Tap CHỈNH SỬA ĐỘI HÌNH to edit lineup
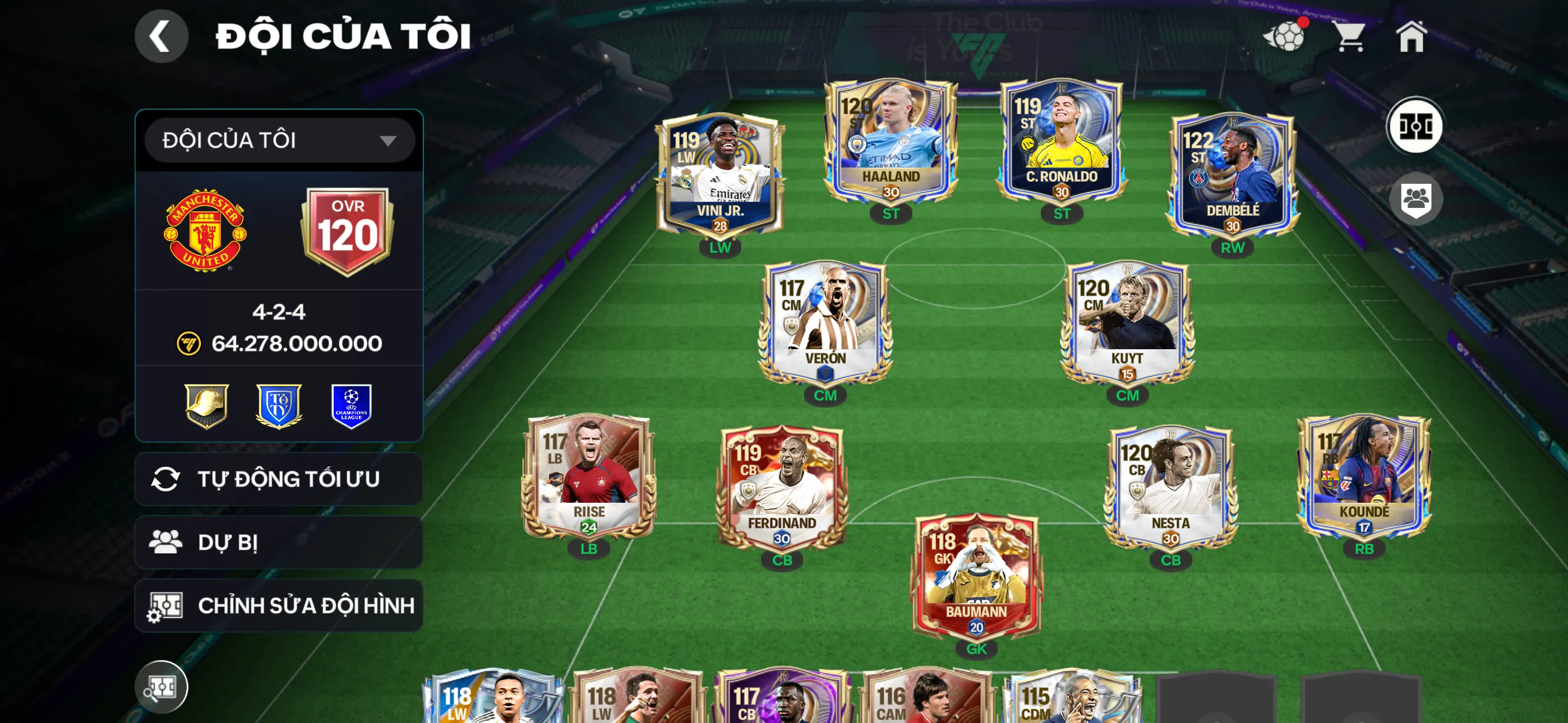Screen dimensions: 1568x723 point(277,605)
